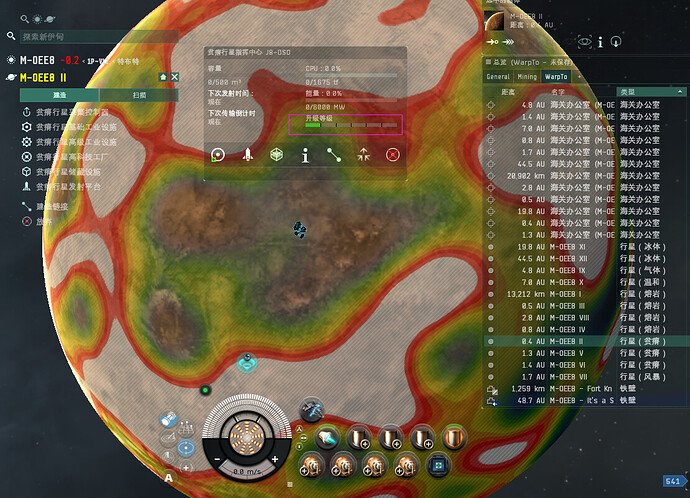Screen dimensions: 690x498
Task: Close the planet view with the X button
Action: (x=175, y=77)
